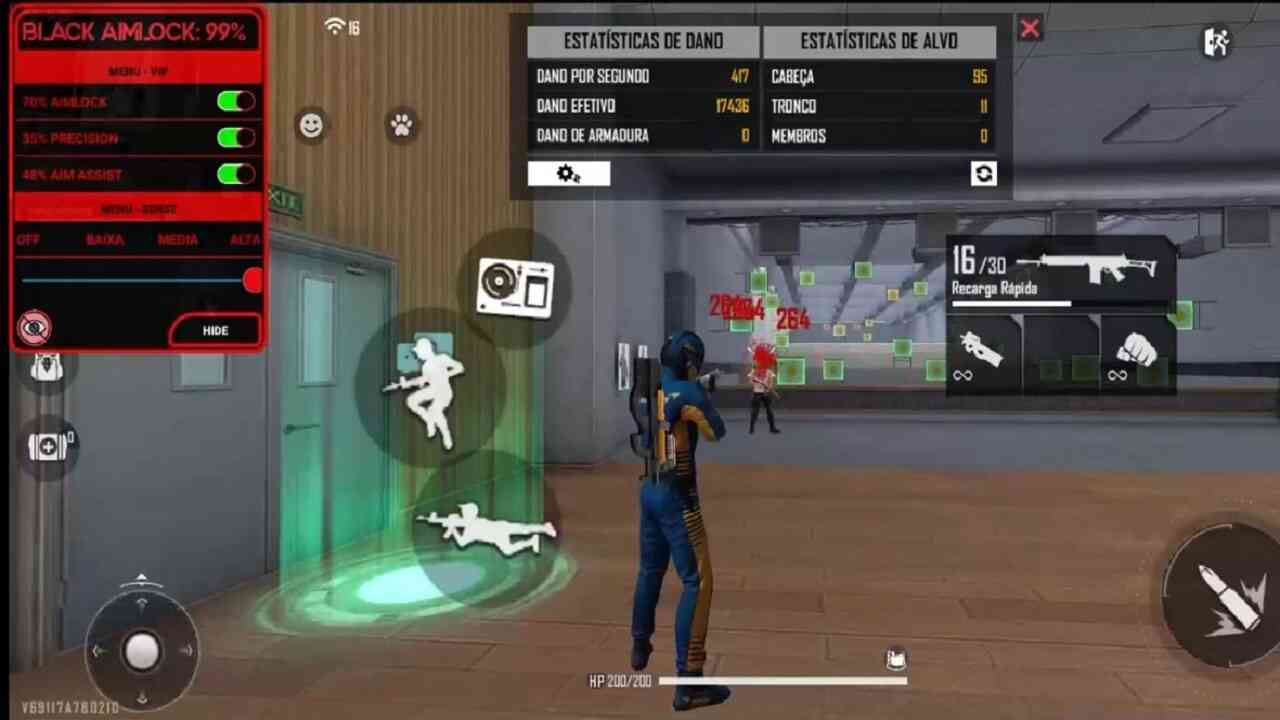
Task: Switch to the ESTATÍSTICAS DE ALVO tab
Action: (x=878, y=41)
